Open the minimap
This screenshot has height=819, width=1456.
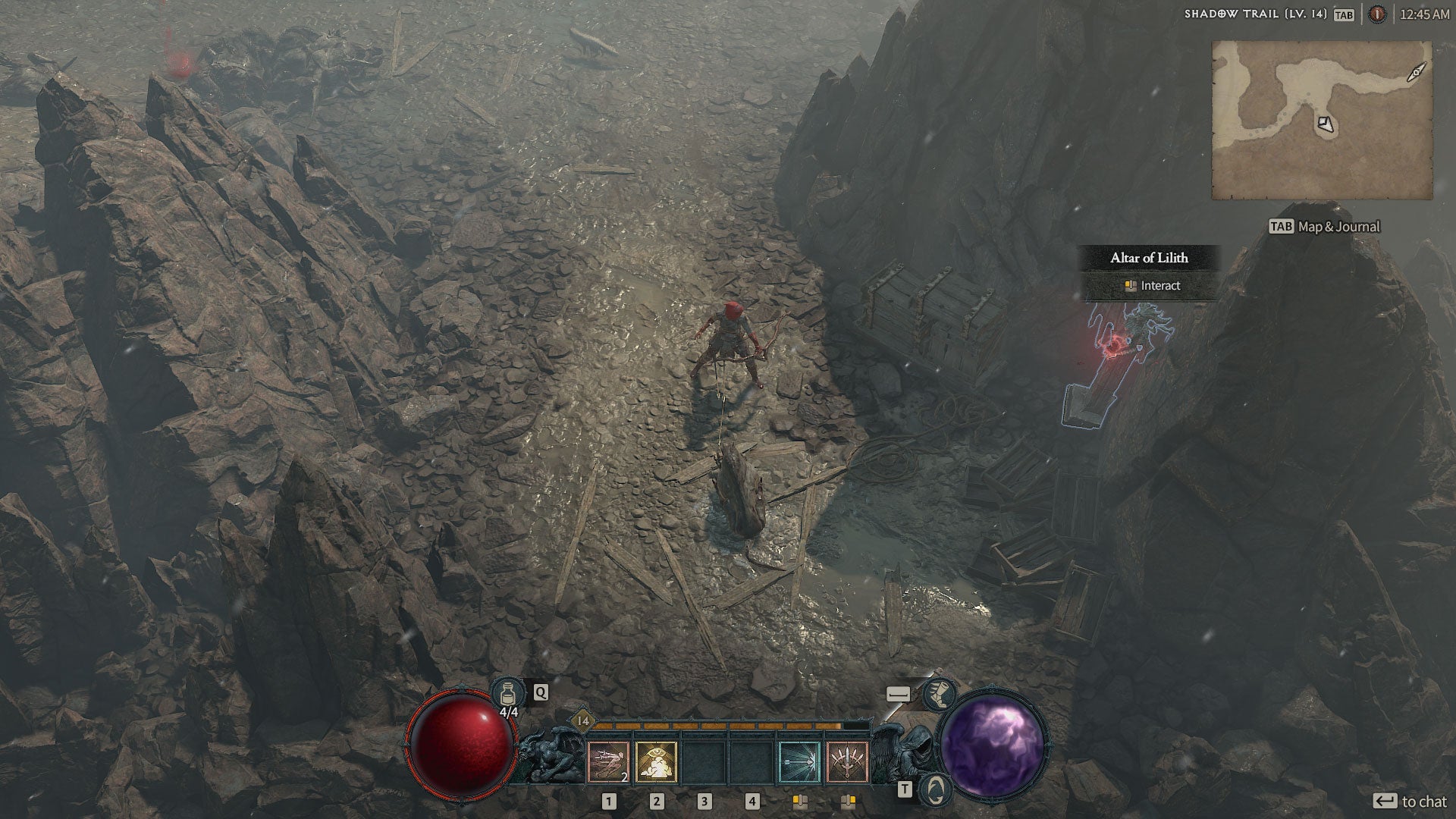(x=1322, y=120)
